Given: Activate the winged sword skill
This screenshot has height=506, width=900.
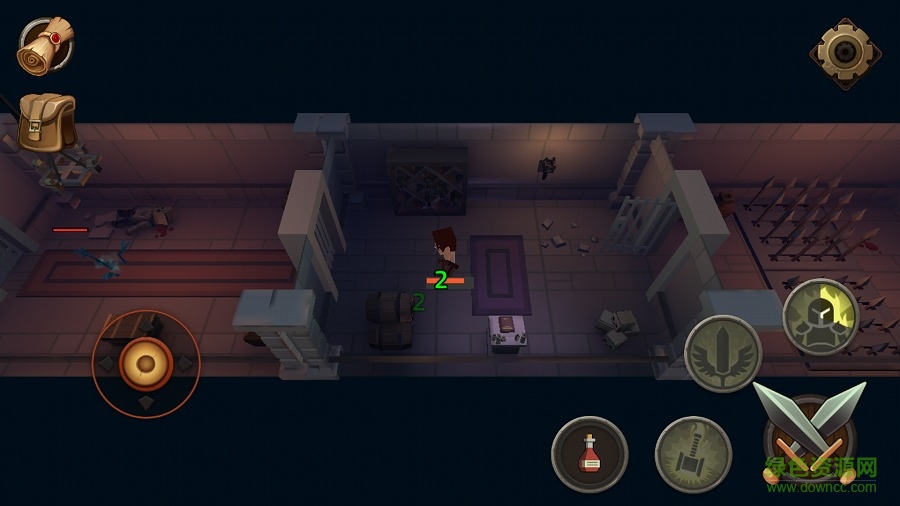Looking at the screenshot, I should (x=723, y=353).
